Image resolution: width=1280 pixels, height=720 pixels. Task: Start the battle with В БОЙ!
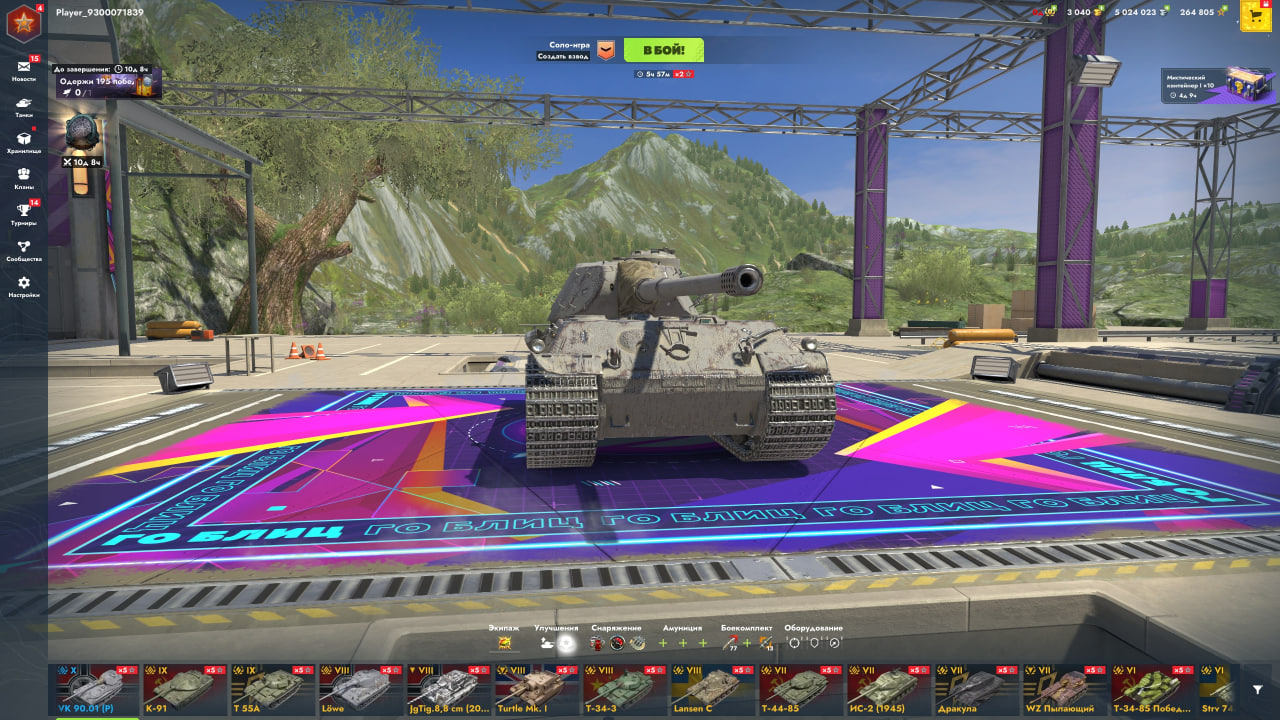click(x=663, y=50)
